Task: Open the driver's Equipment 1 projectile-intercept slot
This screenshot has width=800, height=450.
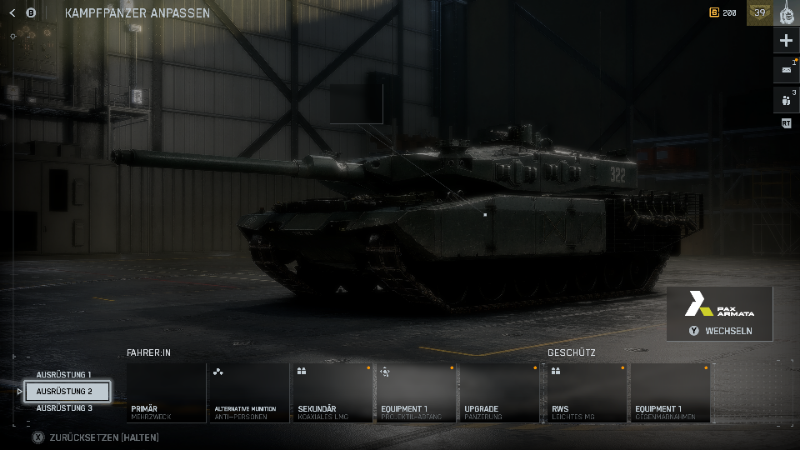Action: tap(414, 392)
